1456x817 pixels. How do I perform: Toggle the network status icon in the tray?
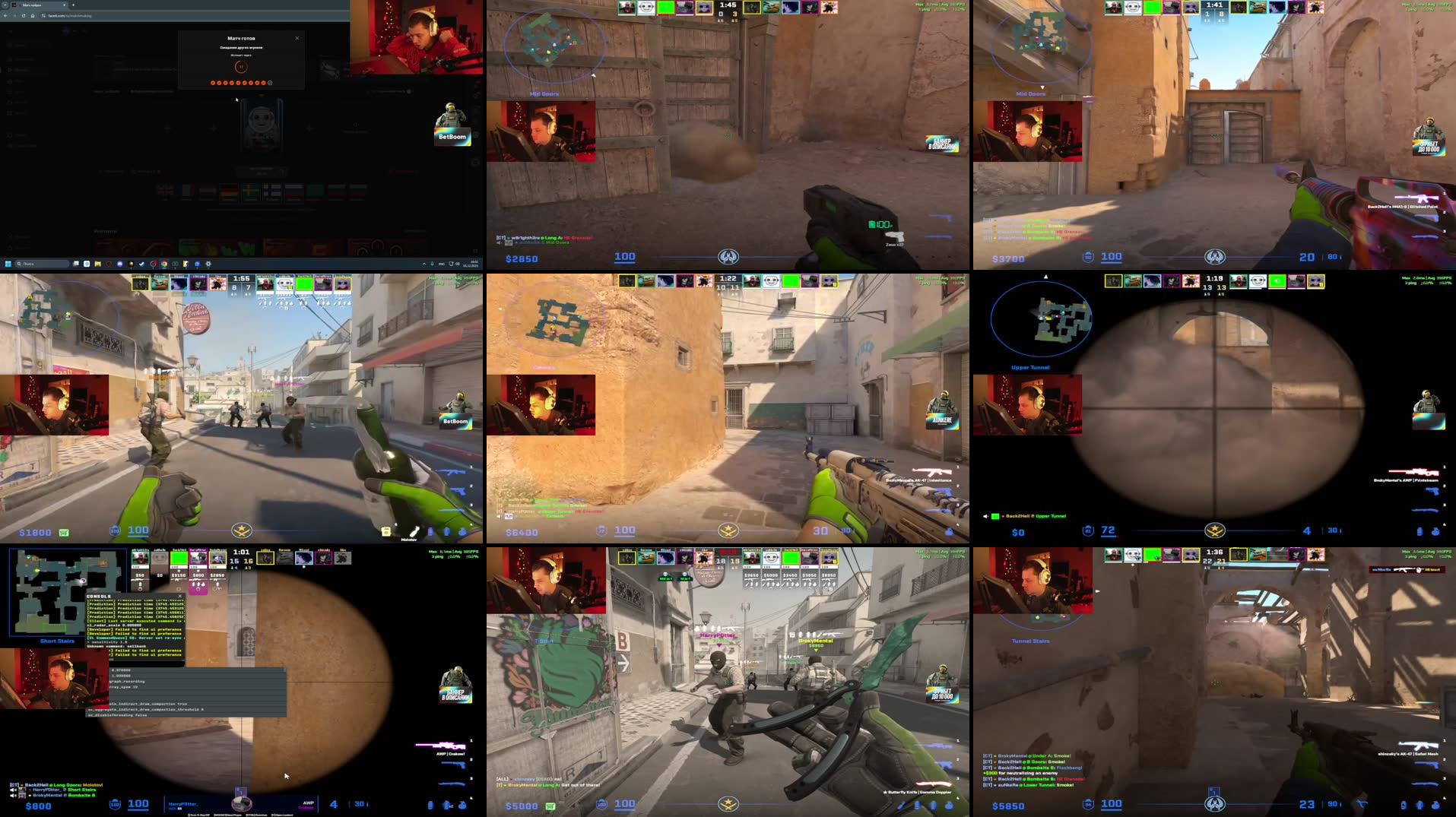451,264
